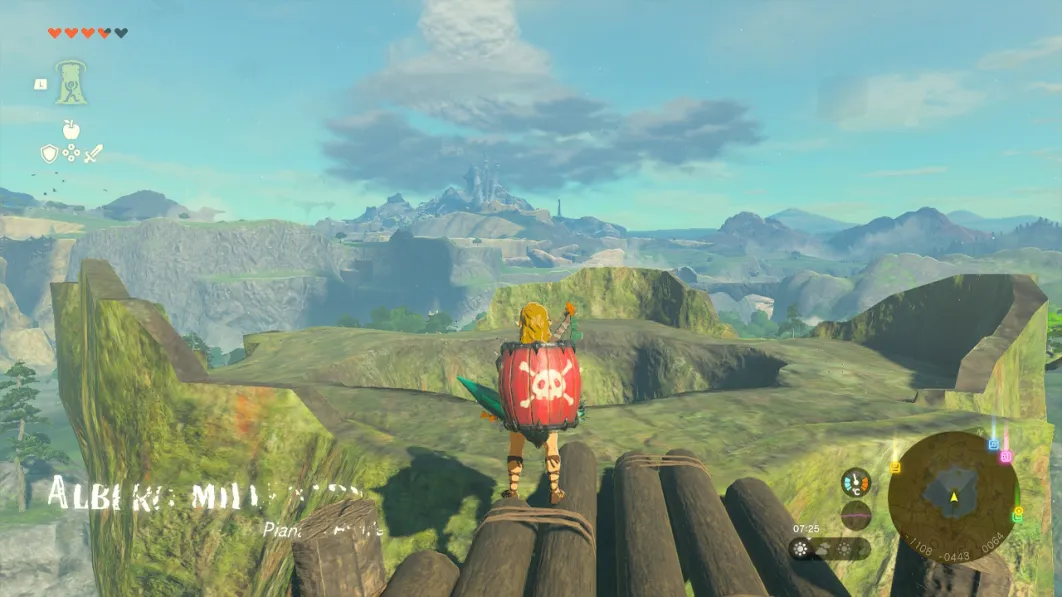Select the green pin on the minimap edge

click(1018, 515)
